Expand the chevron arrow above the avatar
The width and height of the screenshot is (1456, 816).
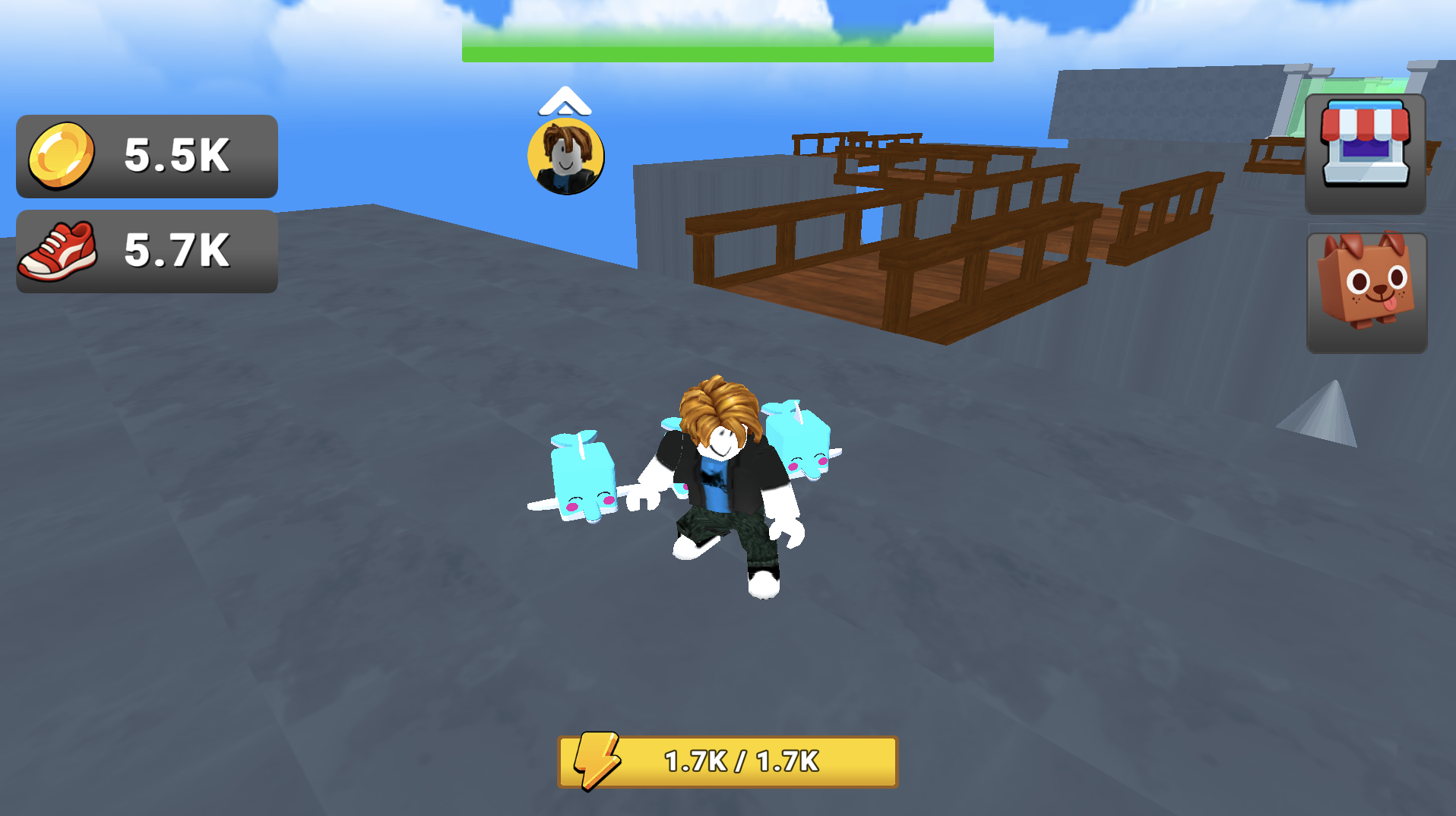[565, 103]
